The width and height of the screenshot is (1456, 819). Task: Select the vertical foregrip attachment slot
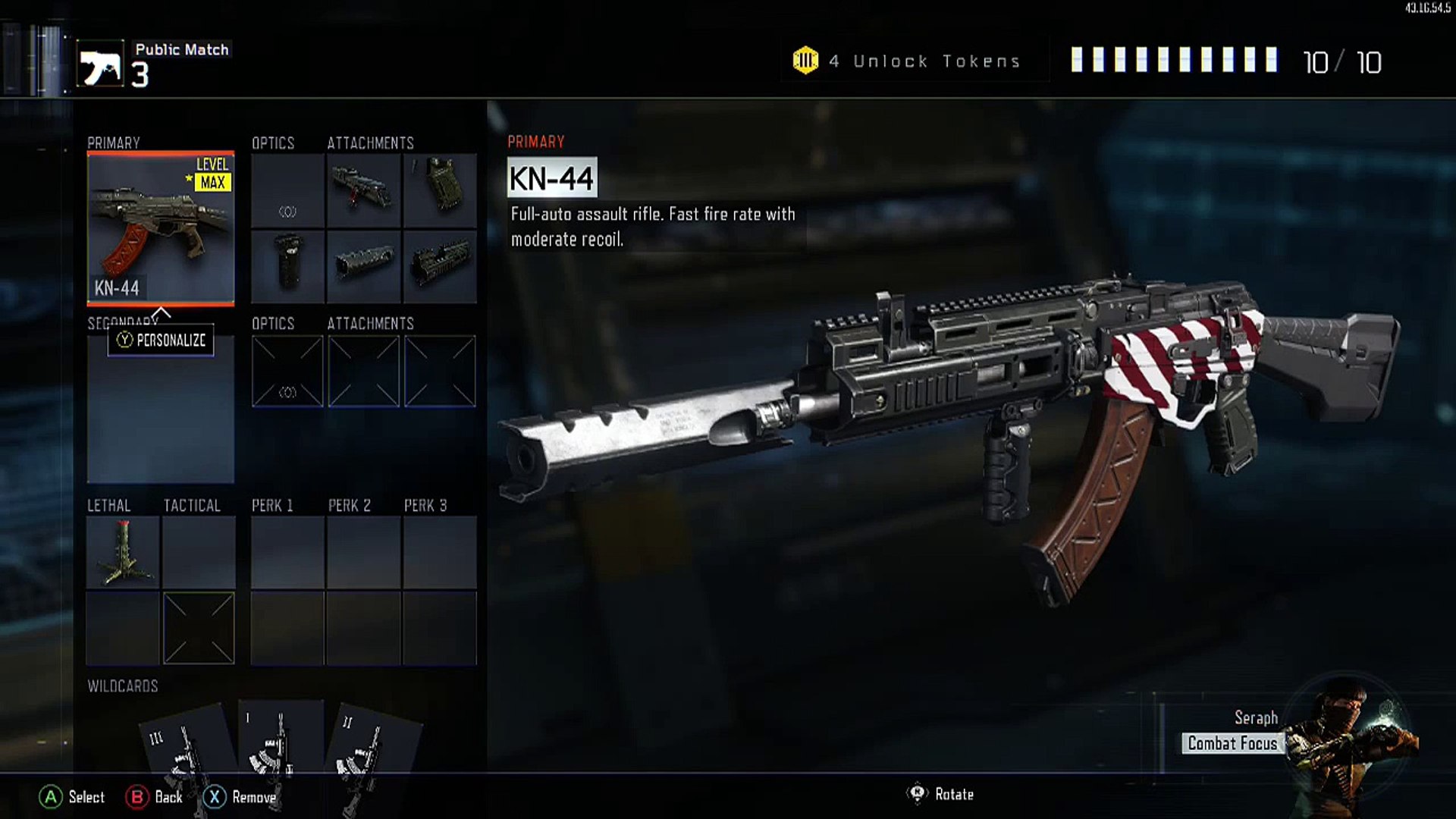tap(287, 266)
